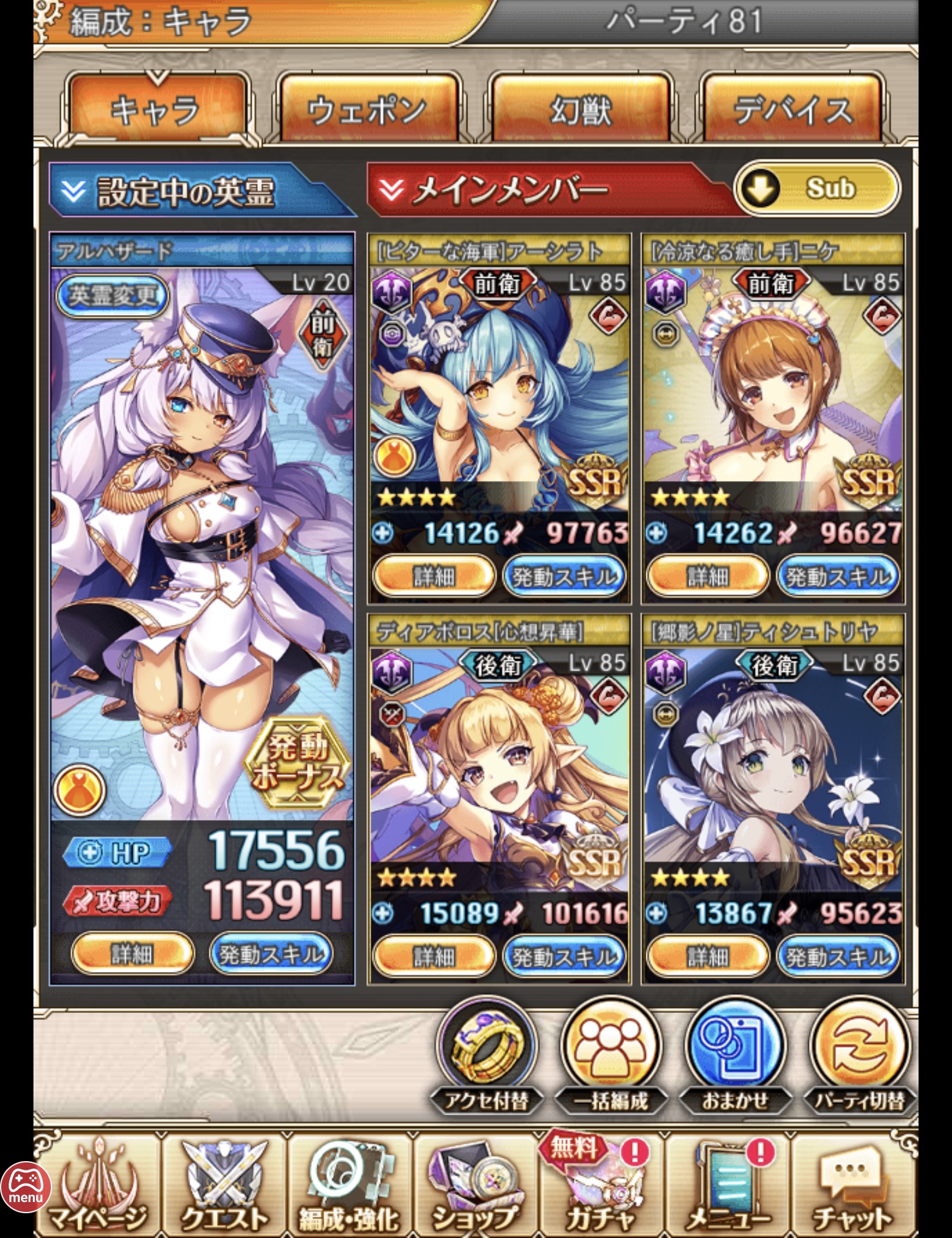
Task: Show Sub members with the Sub button
Action: point(817,188)
